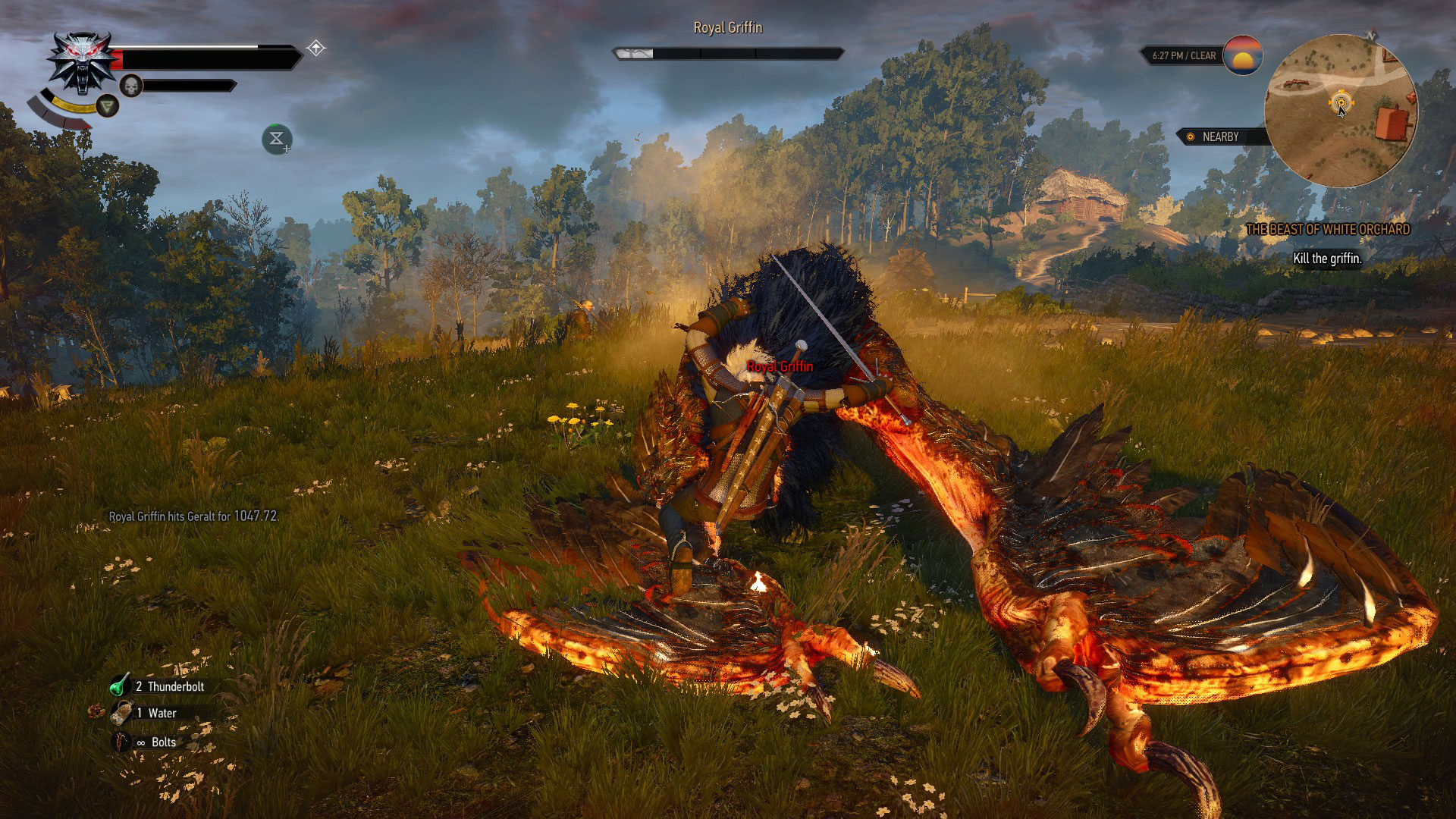
Task: Click the NEARBY tracker marker icon
Action: (1191, 137)
